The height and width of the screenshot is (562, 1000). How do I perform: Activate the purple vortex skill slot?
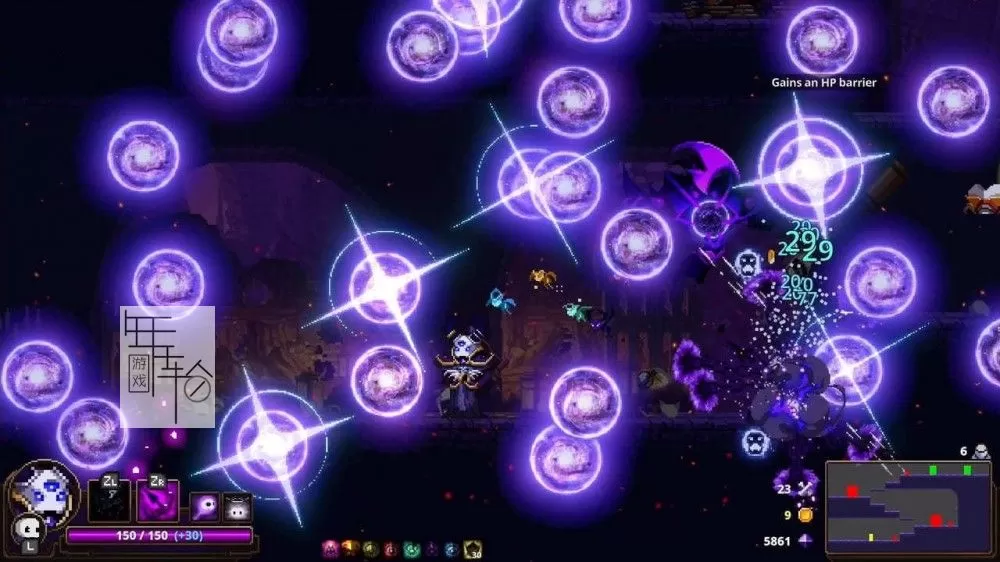coord(158,501)
